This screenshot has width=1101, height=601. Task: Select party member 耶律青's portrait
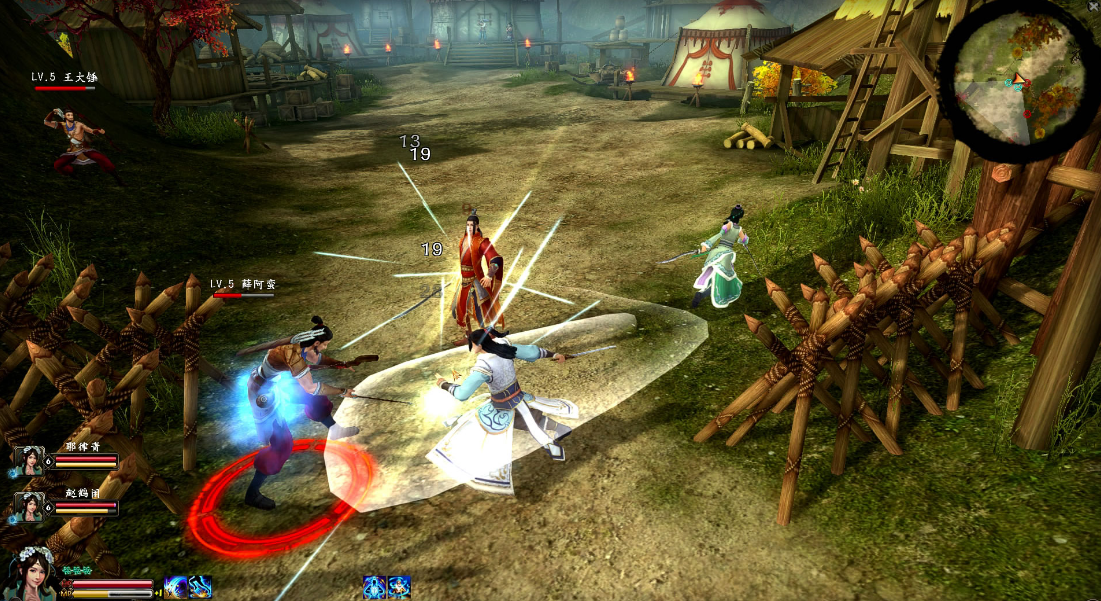29,461
